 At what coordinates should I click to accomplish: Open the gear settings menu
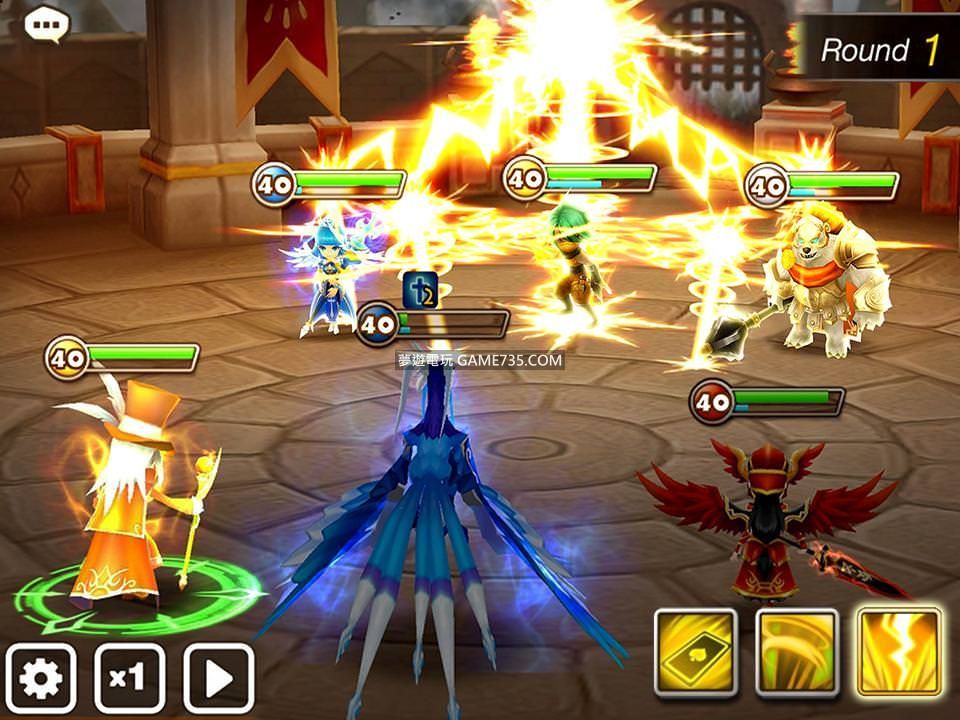41,679
